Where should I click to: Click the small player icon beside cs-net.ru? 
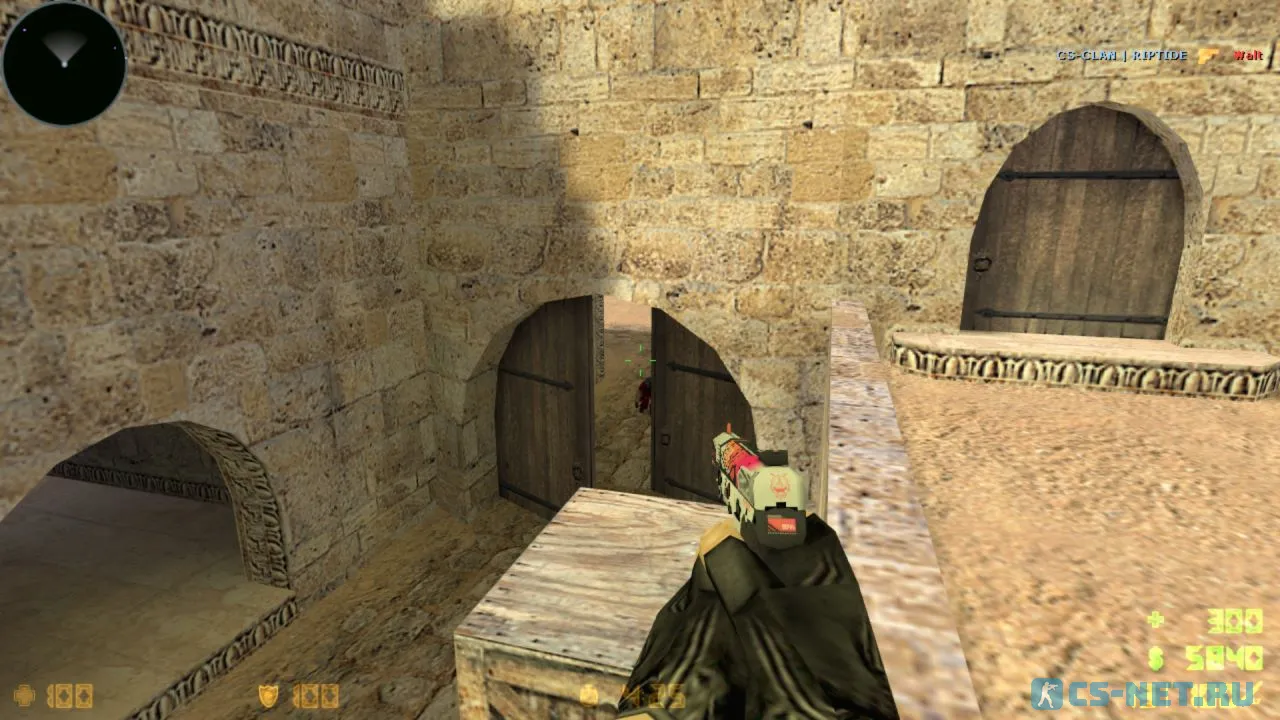pyautogui.click(x=1049, y=692)
